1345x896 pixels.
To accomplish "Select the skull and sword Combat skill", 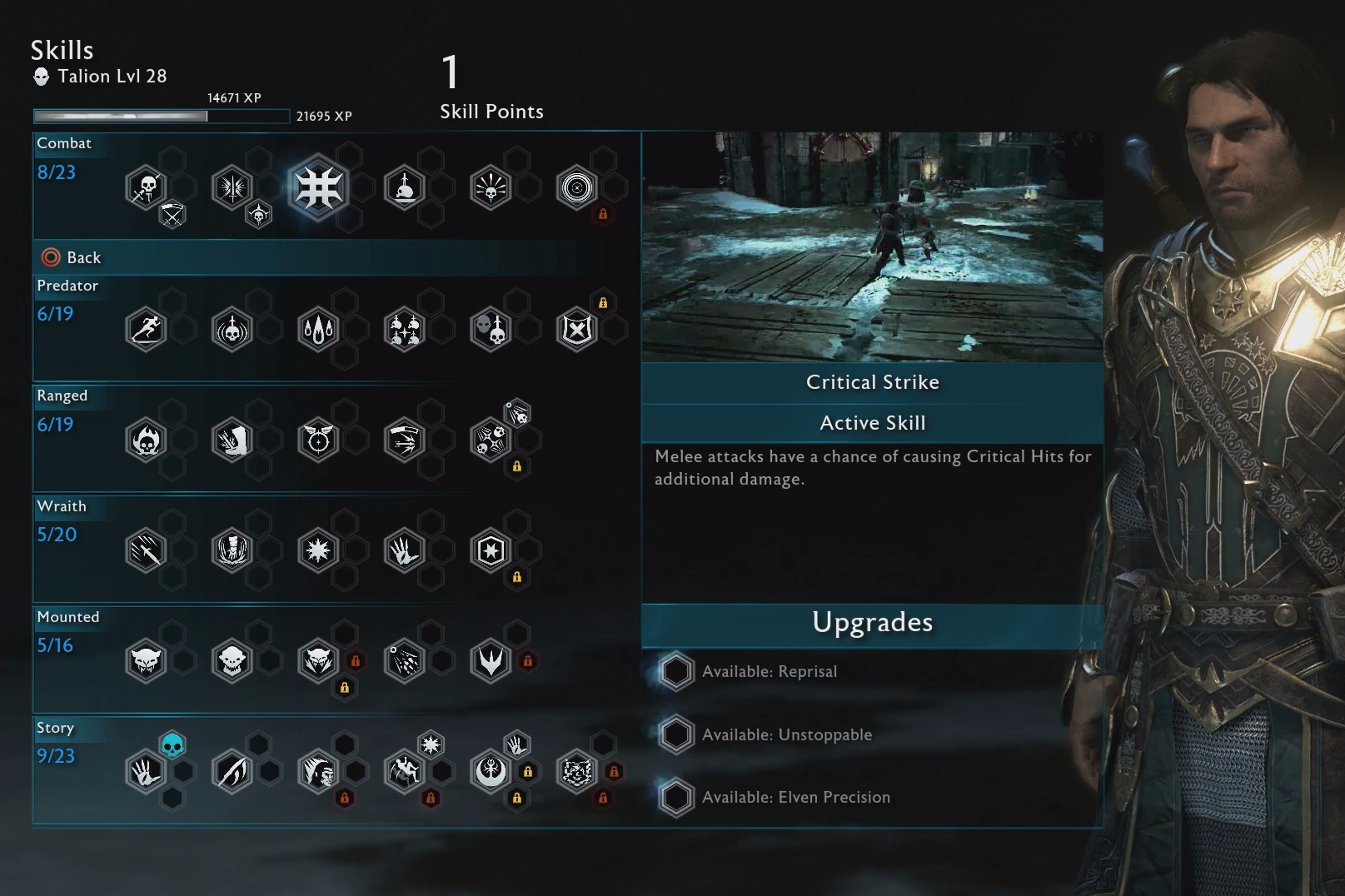I will 146,188.
